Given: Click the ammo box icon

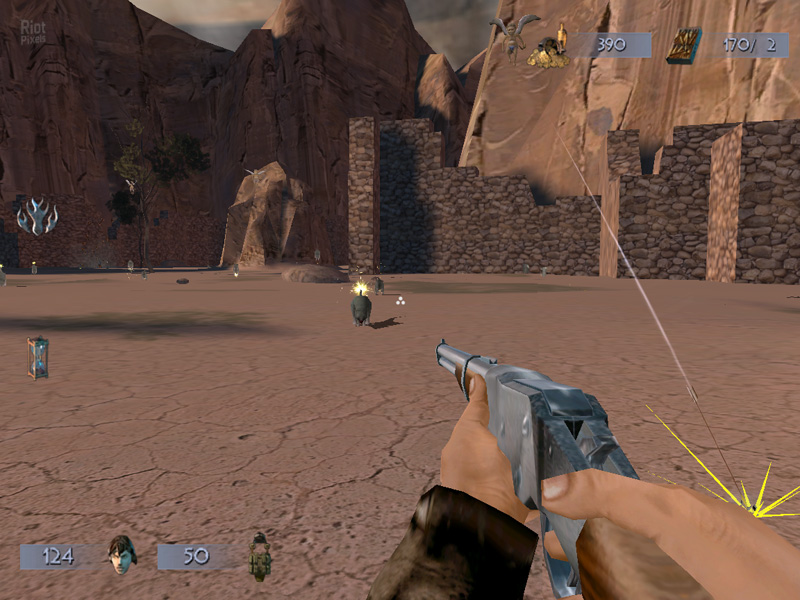Looking at the screenshot, I should [684, 46].
